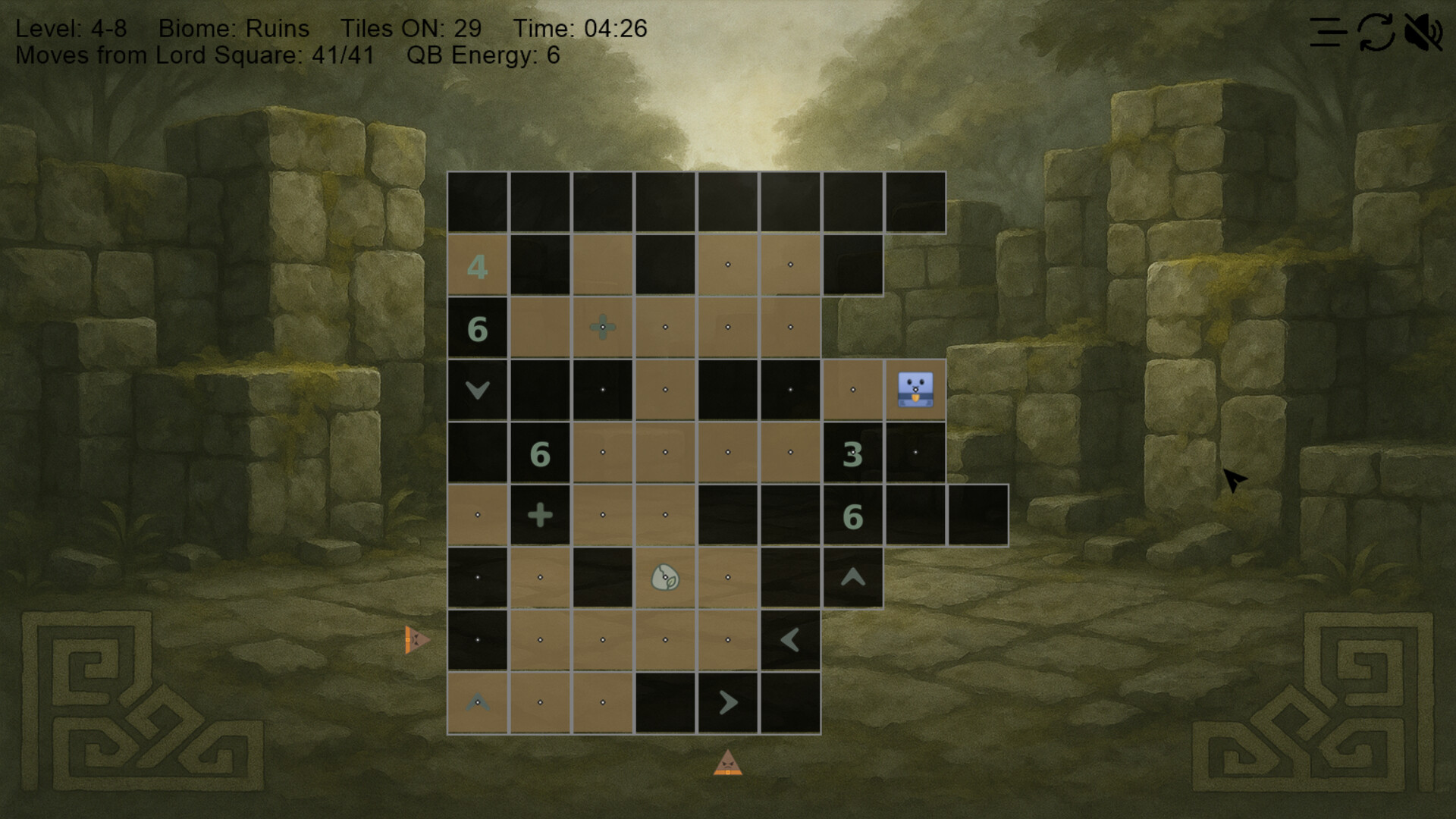Restart the level using the circular arrows icon
The width and height of the screenshot is (1456, 819).
(1376, 33)
